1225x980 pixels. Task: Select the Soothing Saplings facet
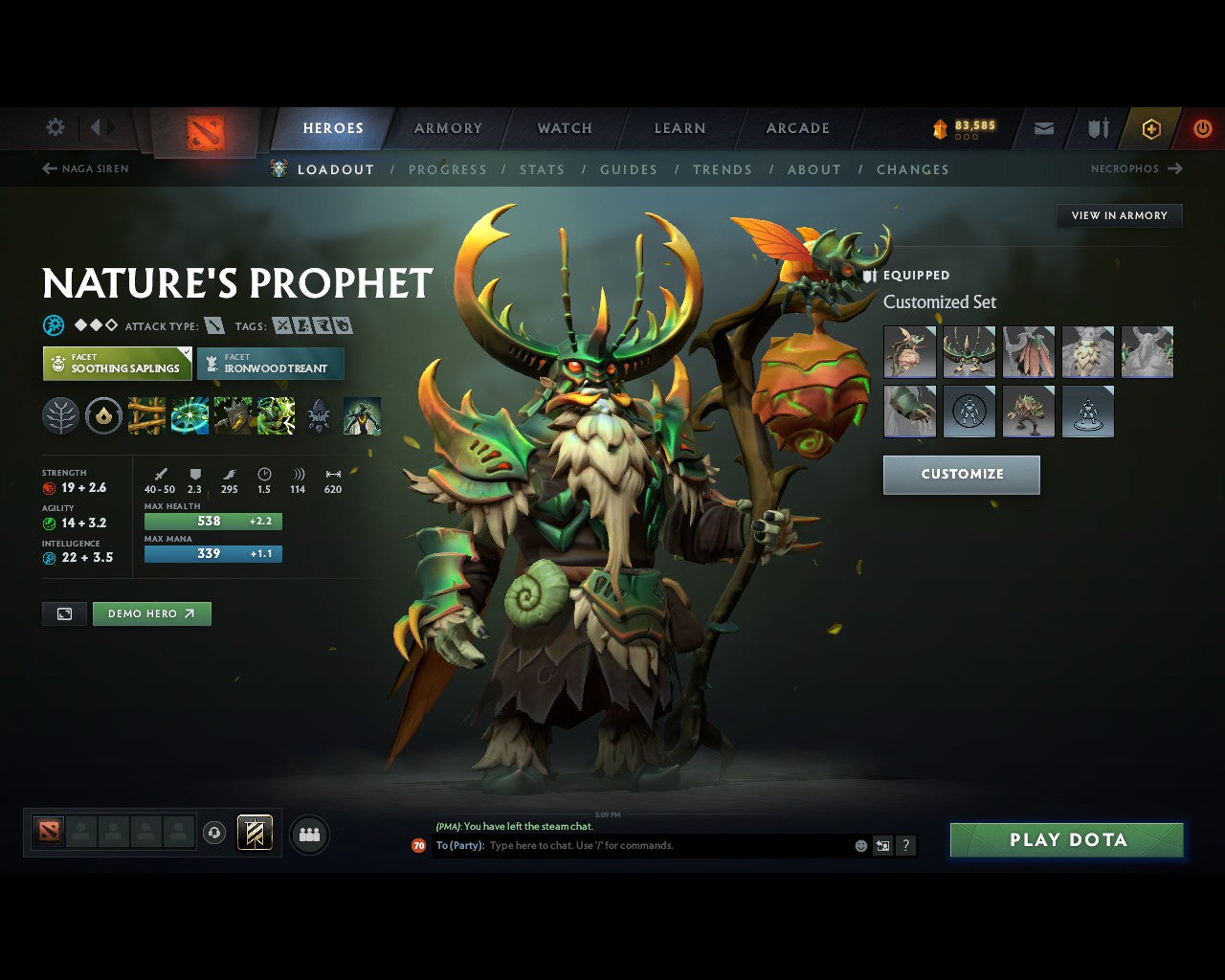click(x=117, y=364)
